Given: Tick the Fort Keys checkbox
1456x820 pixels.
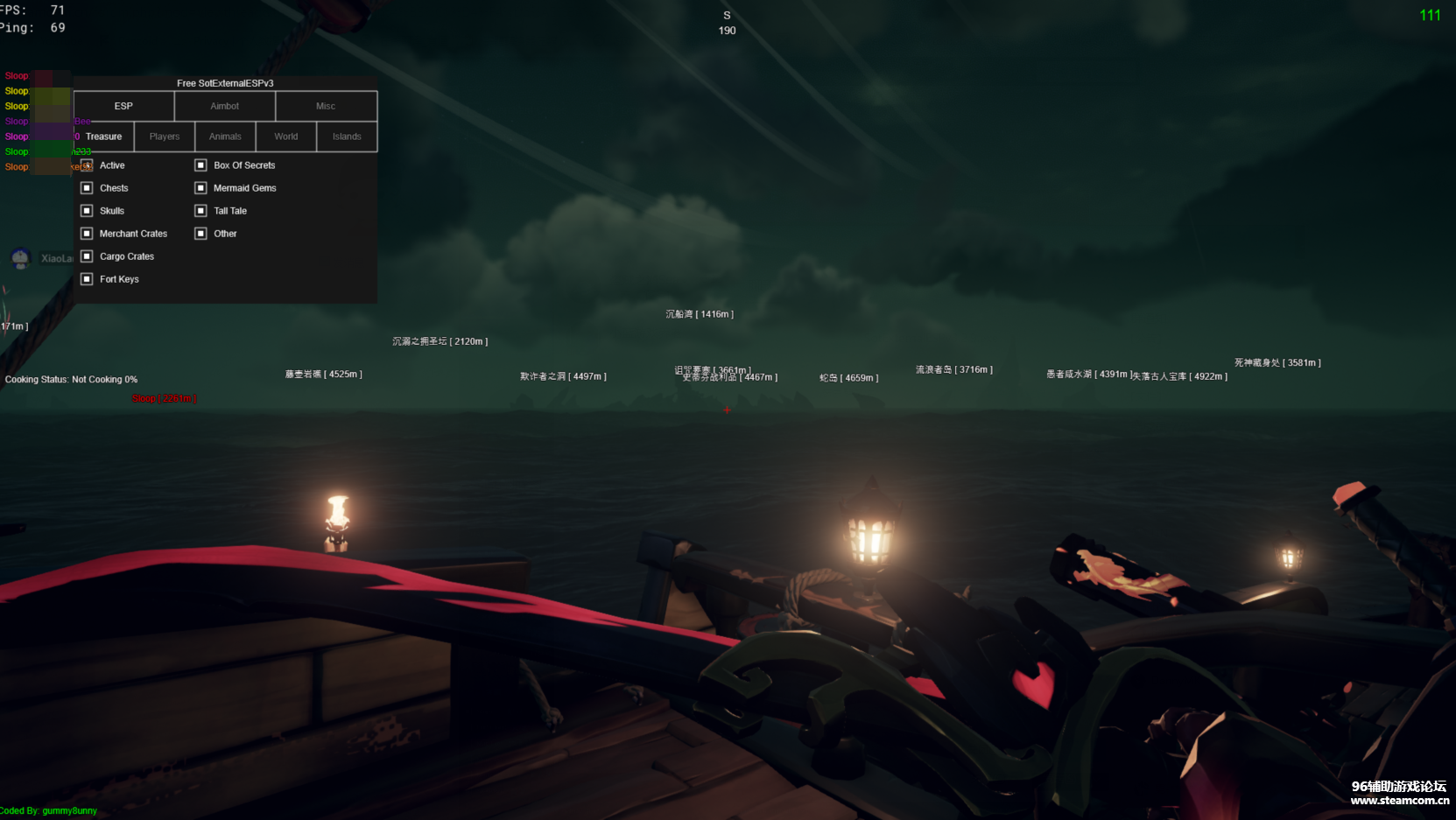Looking at the screenshot, I should (x=87, y=279).
